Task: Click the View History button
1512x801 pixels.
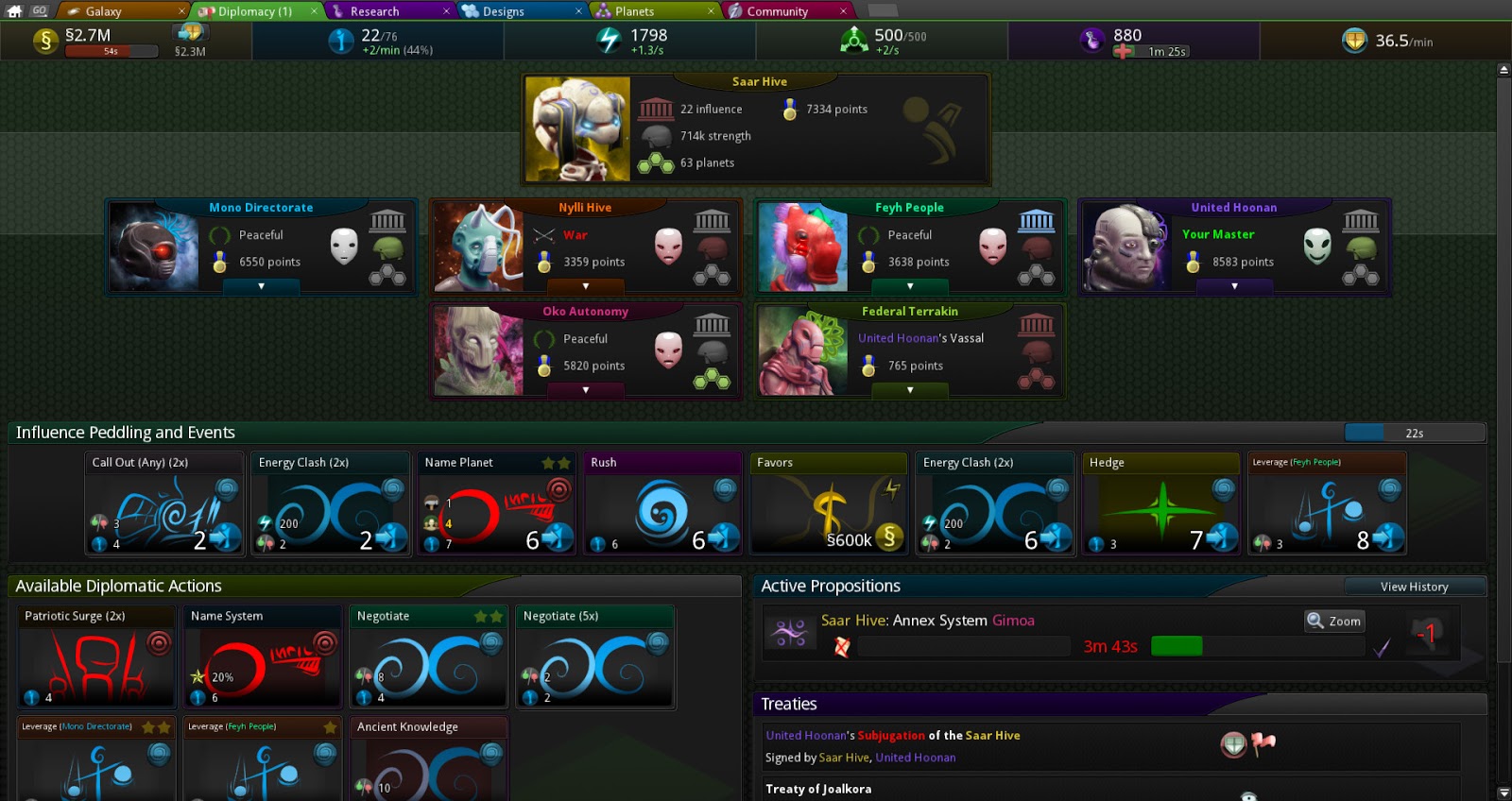Action: pyautogui.click(x=1415, y=587)
